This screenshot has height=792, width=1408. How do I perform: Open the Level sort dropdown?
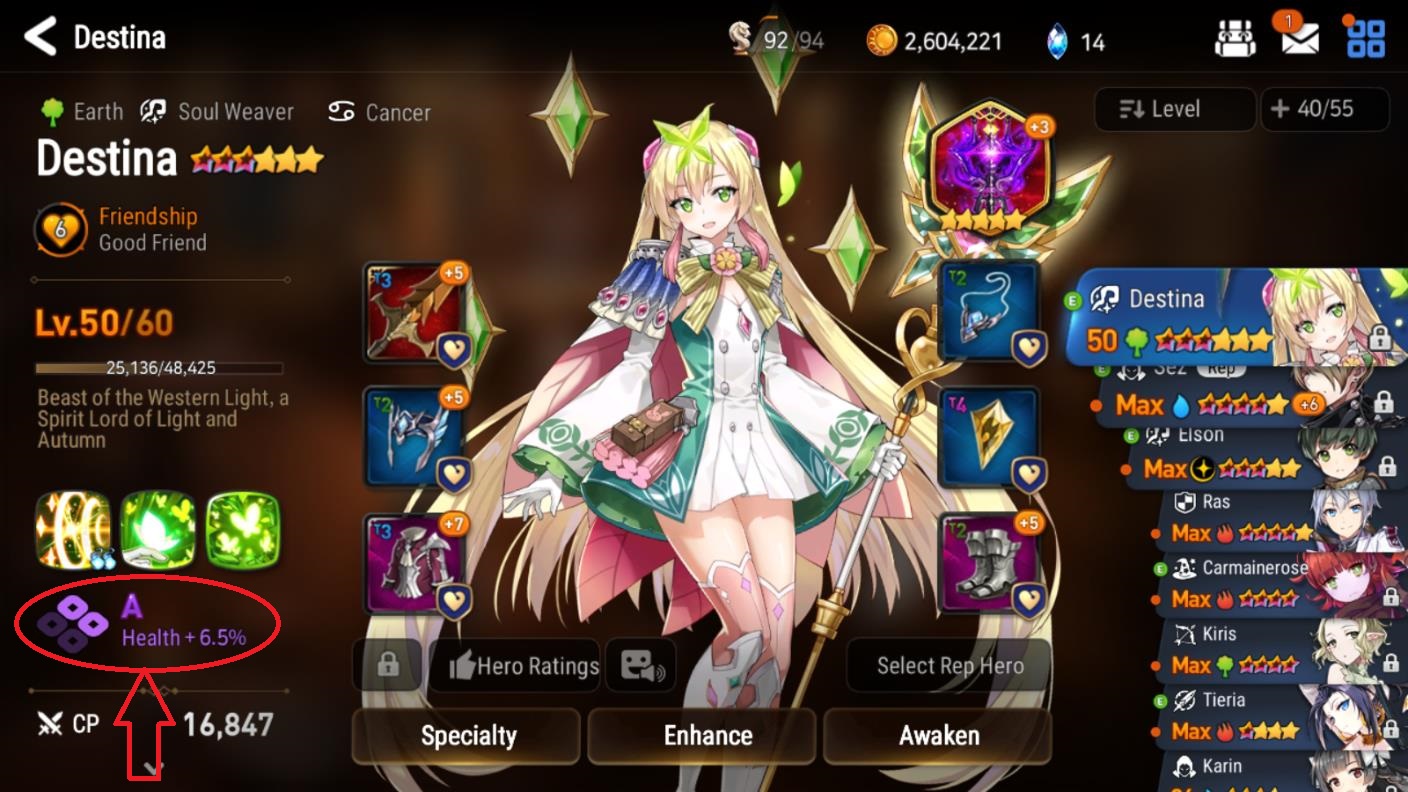tap(1174, 109)
